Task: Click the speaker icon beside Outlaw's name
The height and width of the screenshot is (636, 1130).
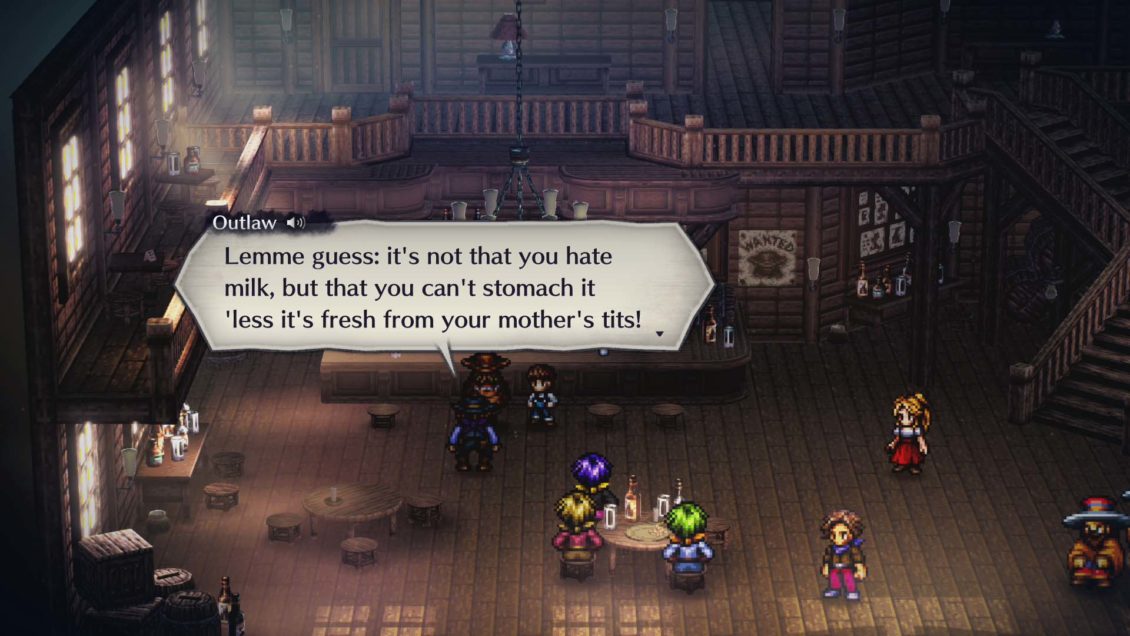Action: (x=295, y=223)
